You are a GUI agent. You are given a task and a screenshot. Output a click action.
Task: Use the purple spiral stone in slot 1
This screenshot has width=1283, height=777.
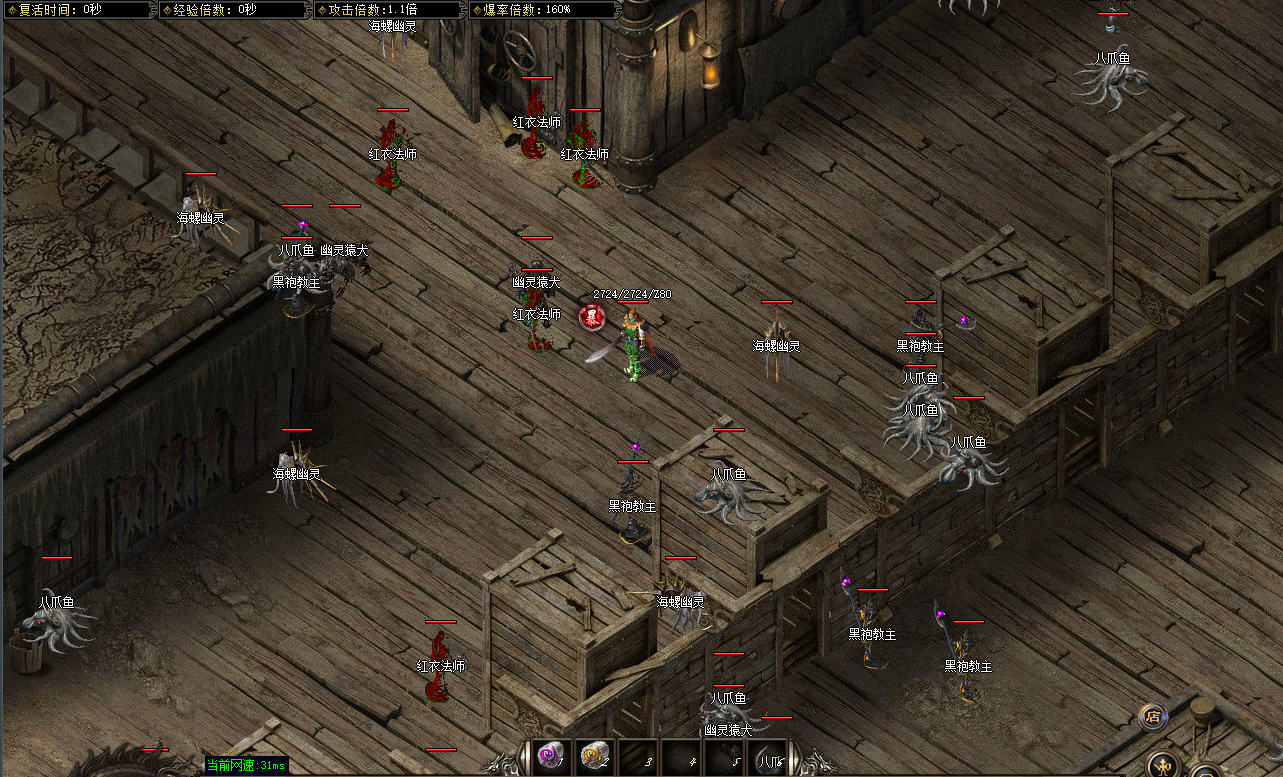point(550,756)
